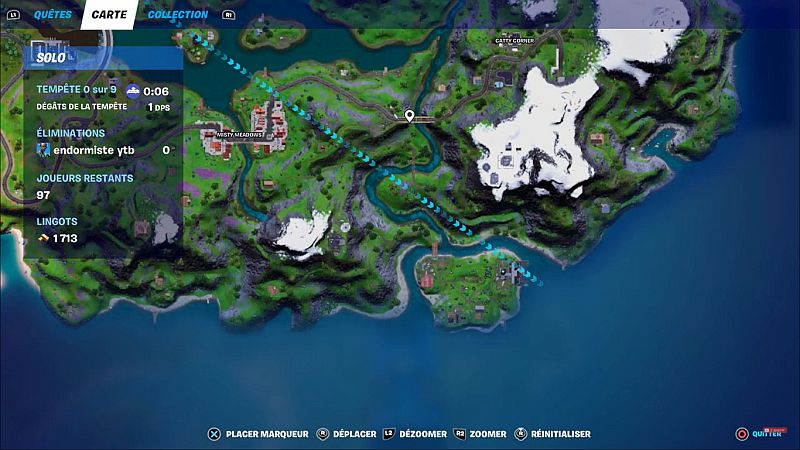The image size is (800, 450).
Task: Click the white map marker pin
Action: point(410,116)
